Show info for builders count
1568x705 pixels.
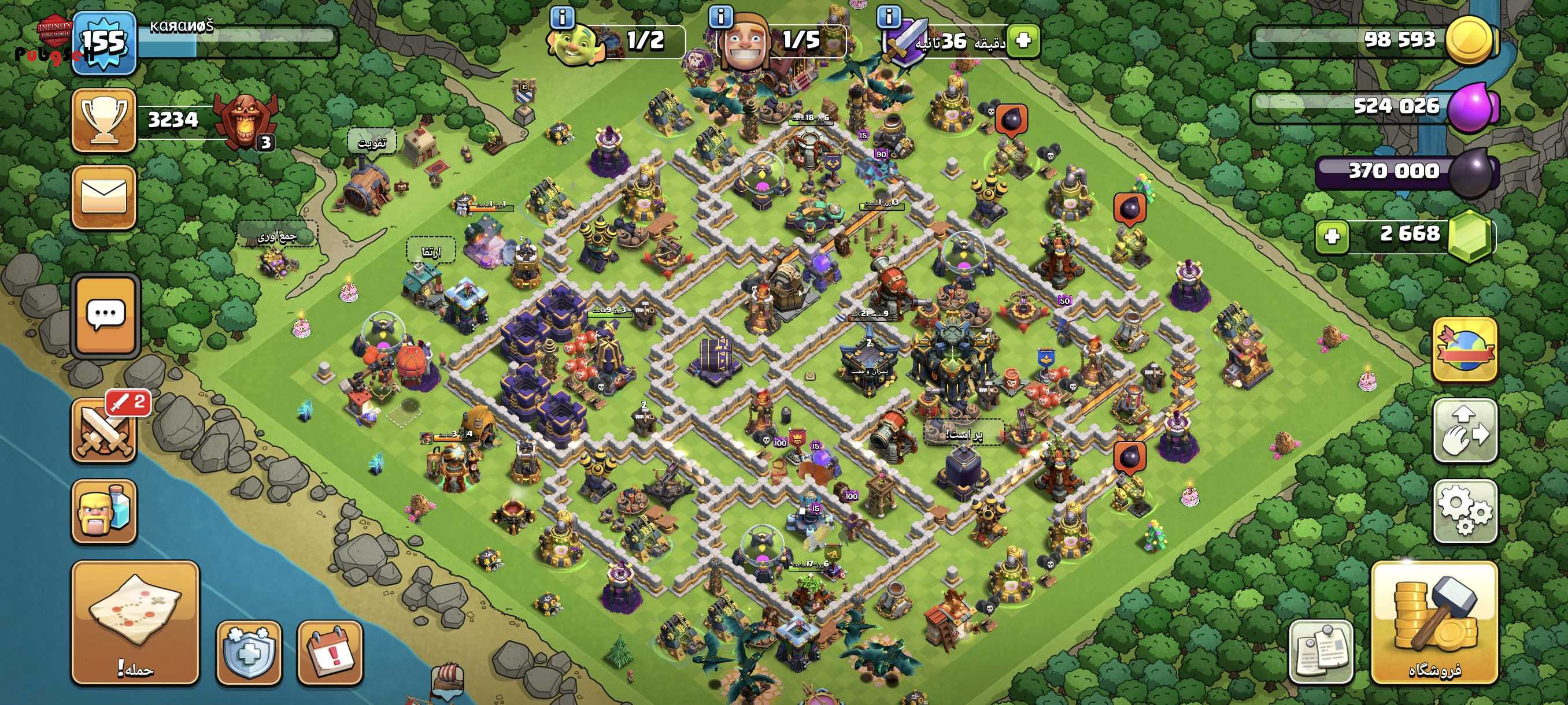tap(722, 16)
